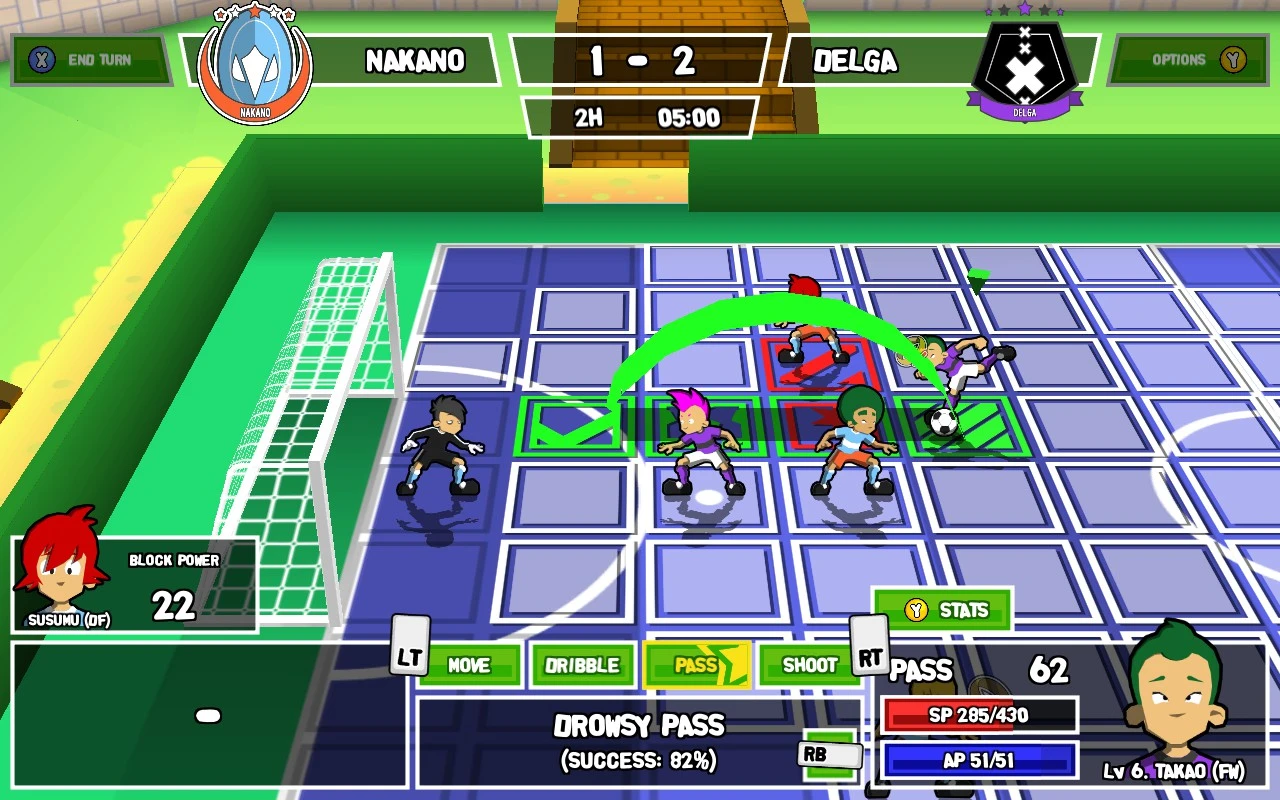
Task: Choose the Dribble action
Action: coord(582,665)
